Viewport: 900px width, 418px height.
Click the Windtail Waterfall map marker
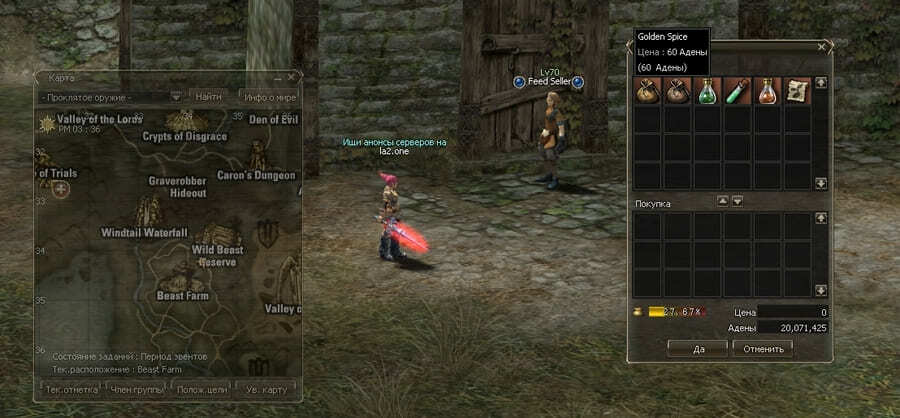(x=145, y=232)
